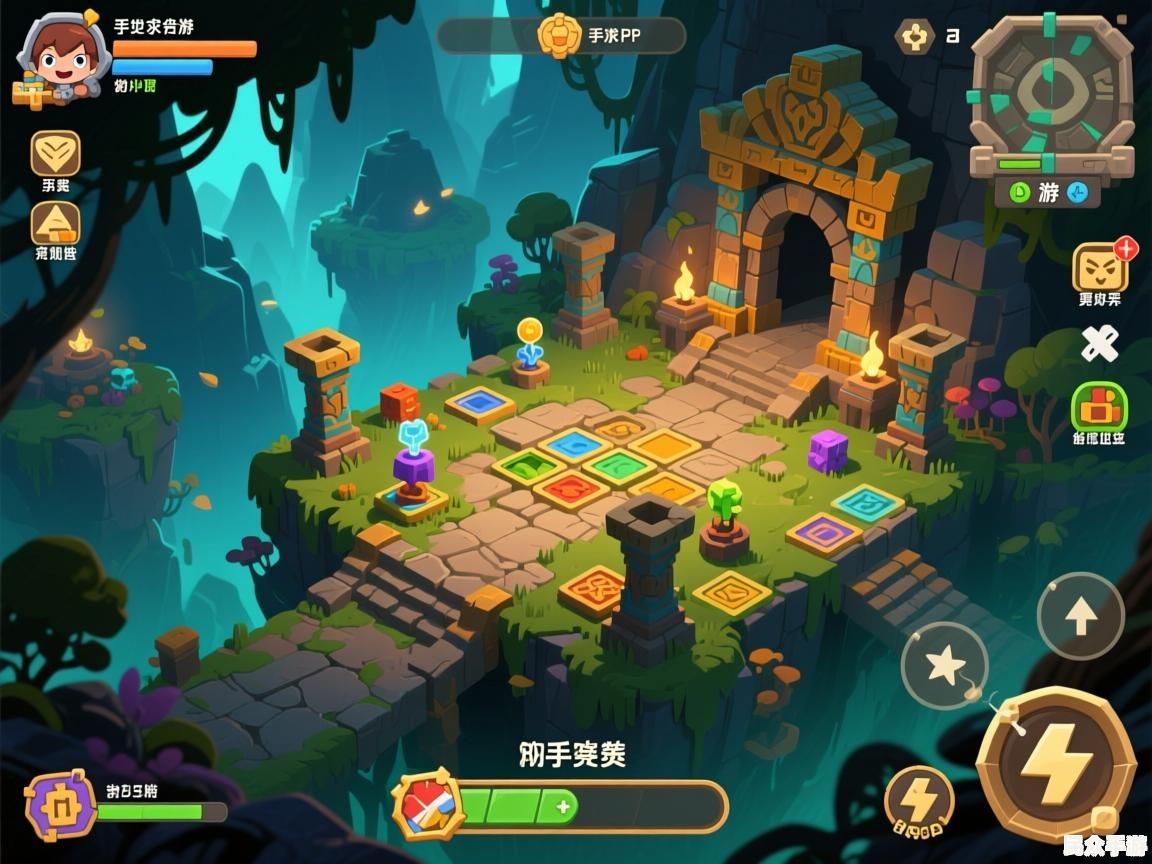Select the angry face icon with red plus

1100,267
